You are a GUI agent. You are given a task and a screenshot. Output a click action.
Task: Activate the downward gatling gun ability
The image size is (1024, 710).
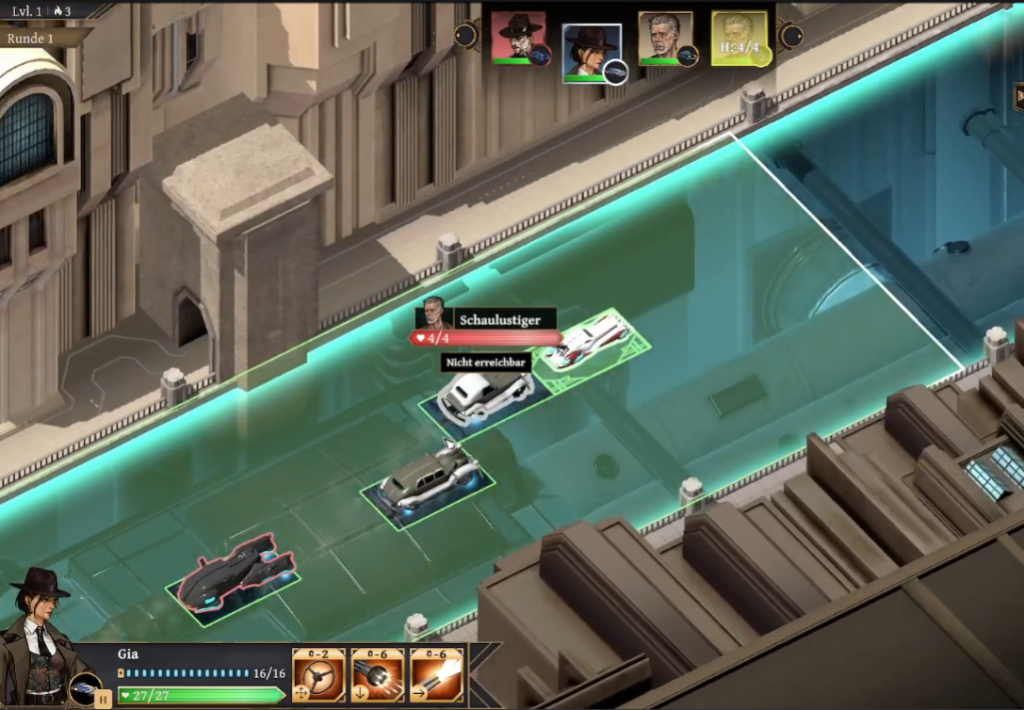click(378, 676)
